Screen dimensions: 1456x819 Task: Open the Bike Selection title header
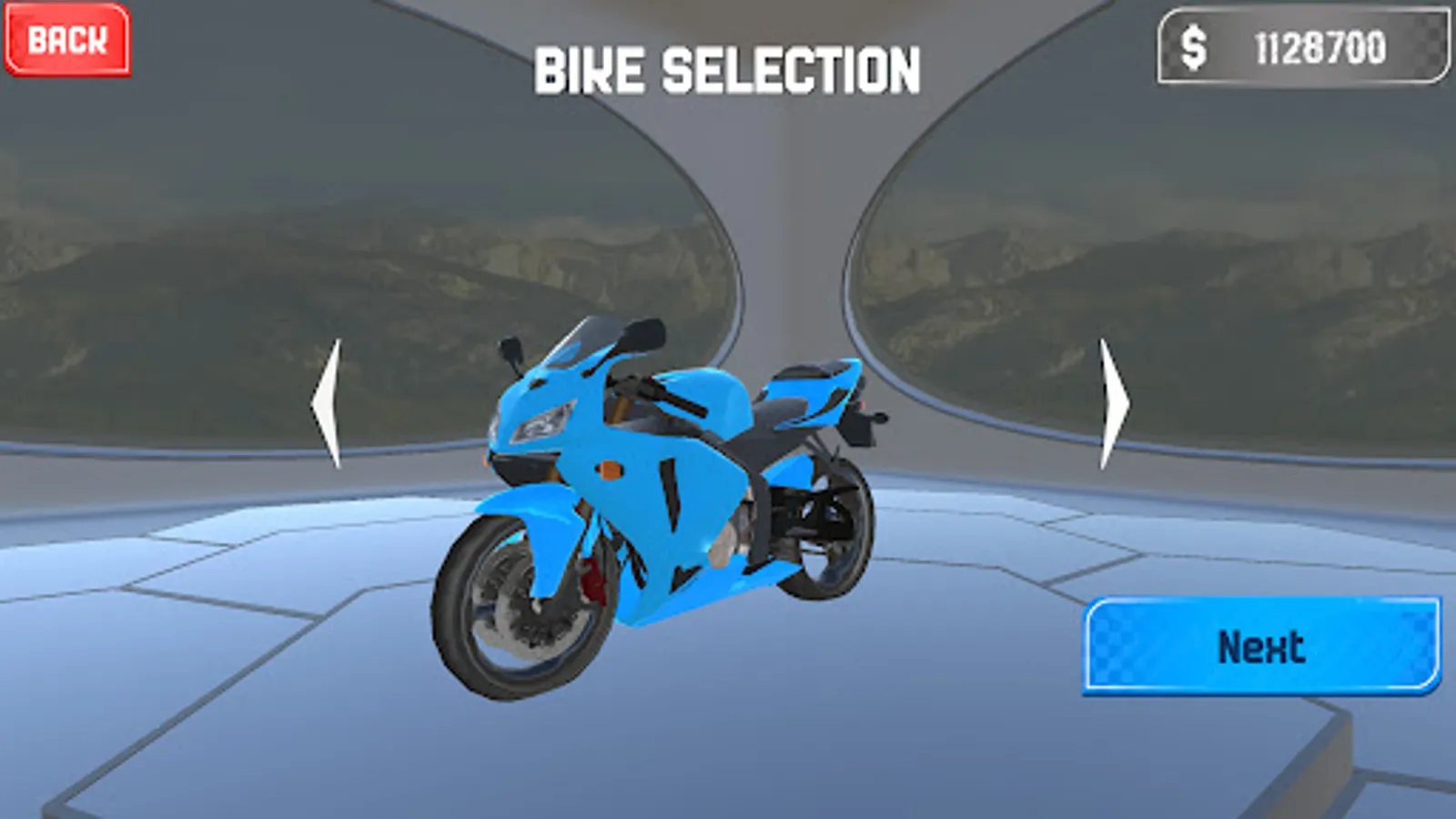727,68
